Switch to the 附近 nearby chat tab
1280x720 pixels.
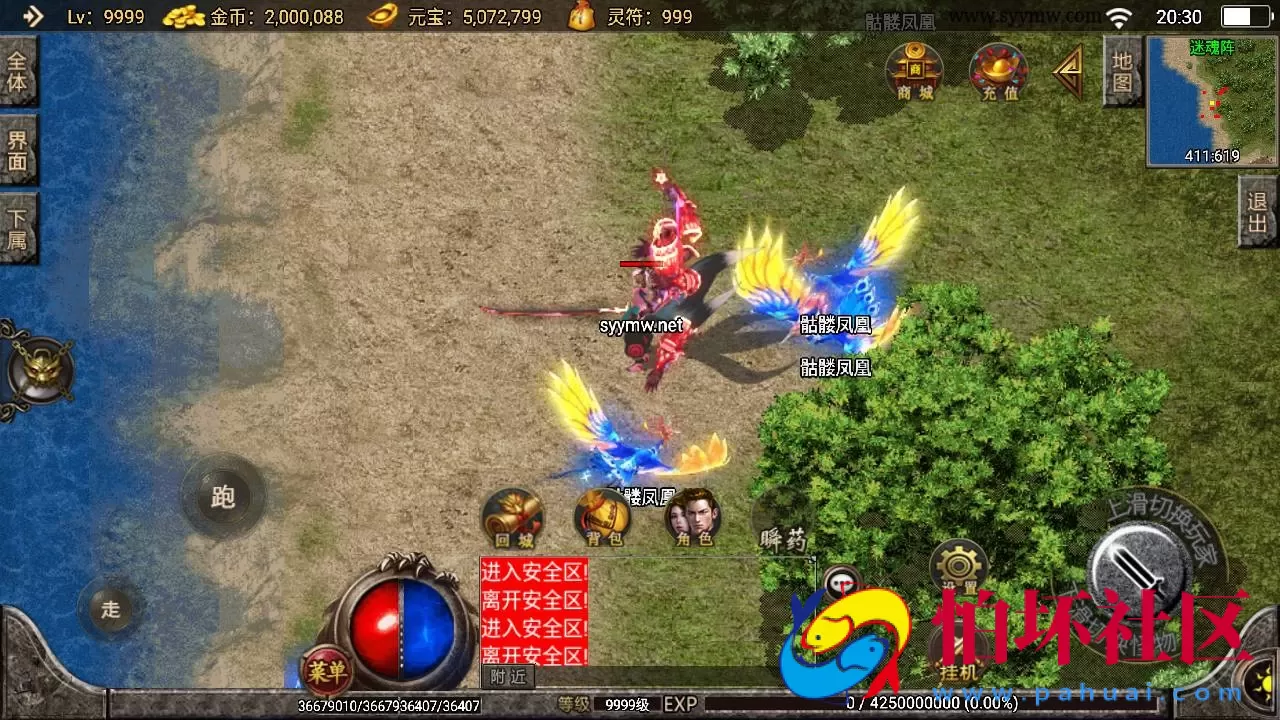click(x=508, y=677)
